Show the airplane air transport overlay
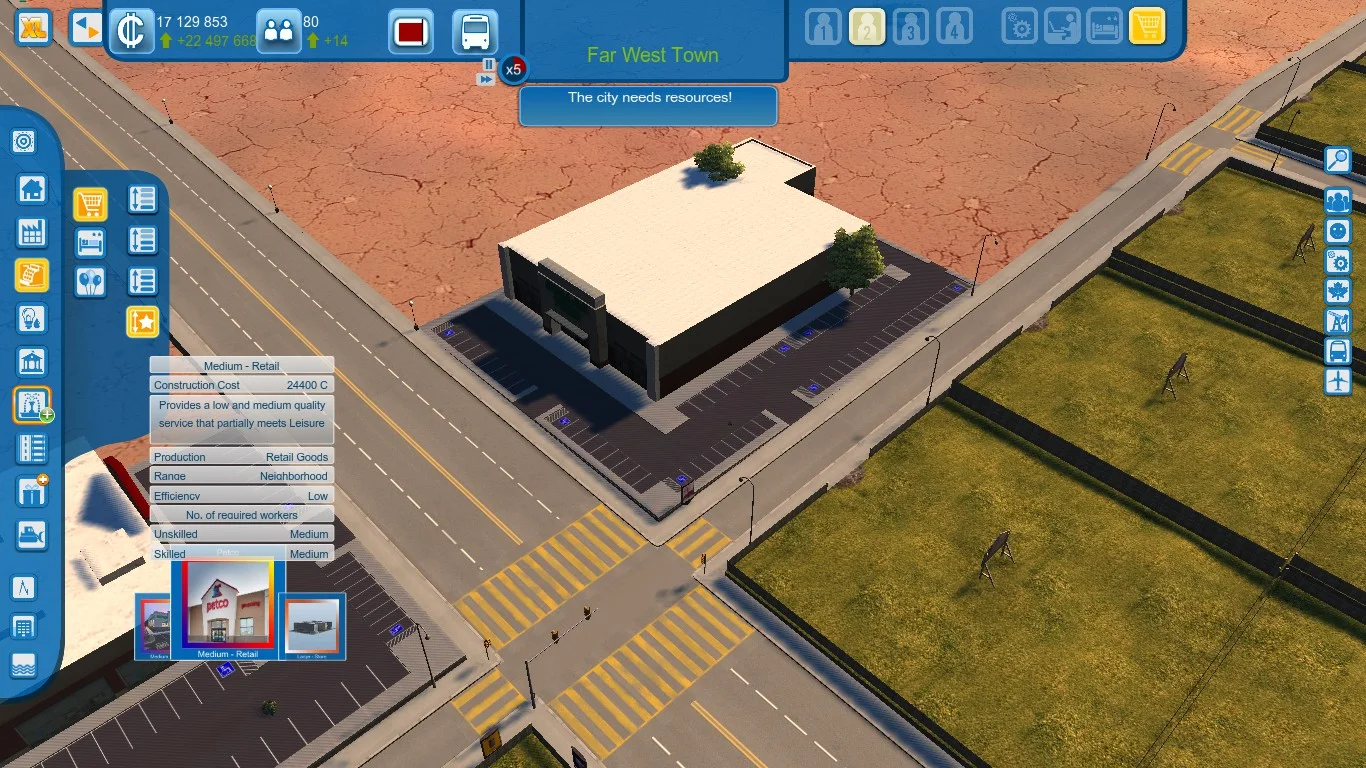 tap(1338, 381)
